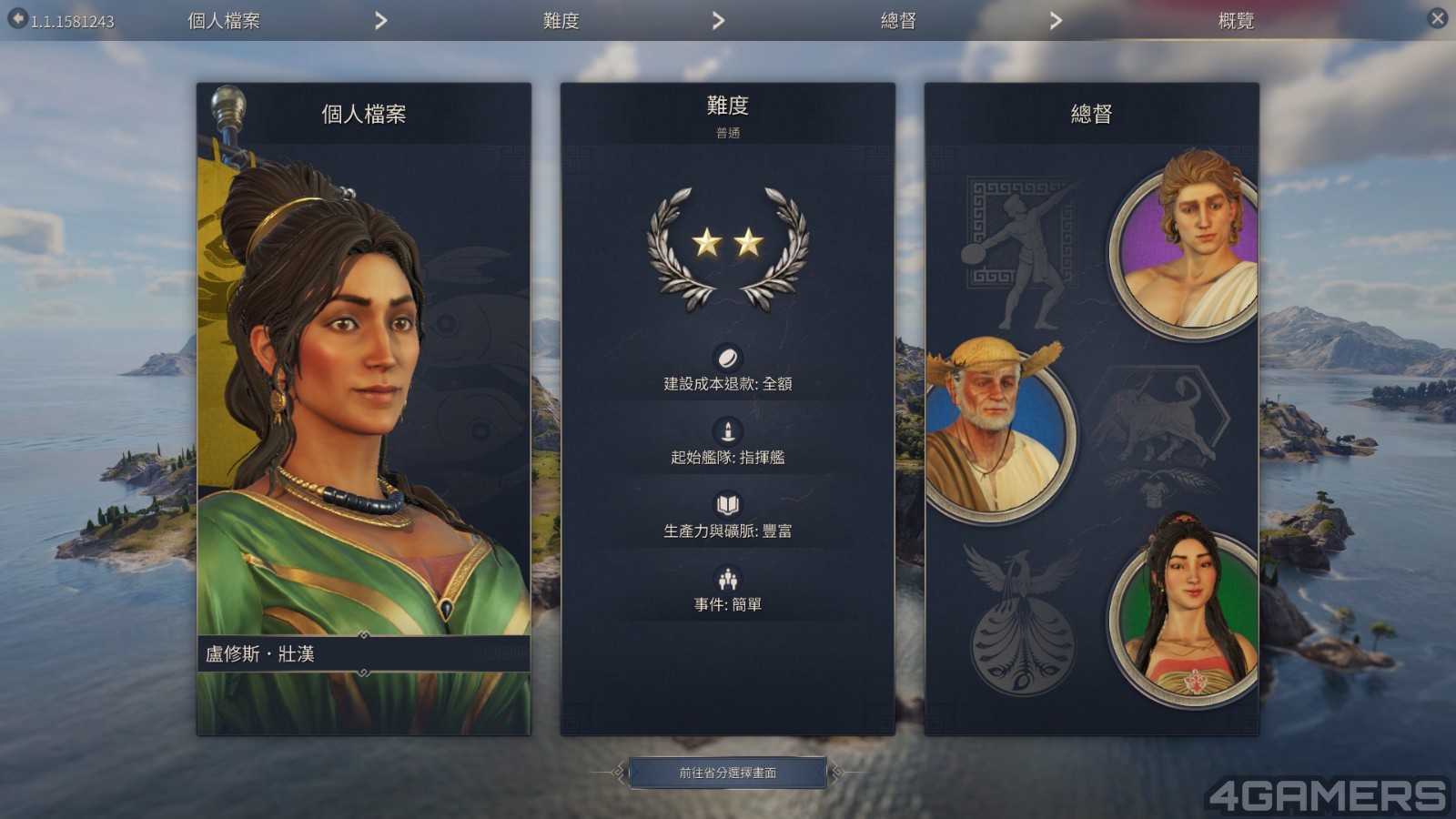Select the 建設成本退款 difficulty setting
Image resolution: width=1456 pixels, height=819 pixels.
point(727,383)
